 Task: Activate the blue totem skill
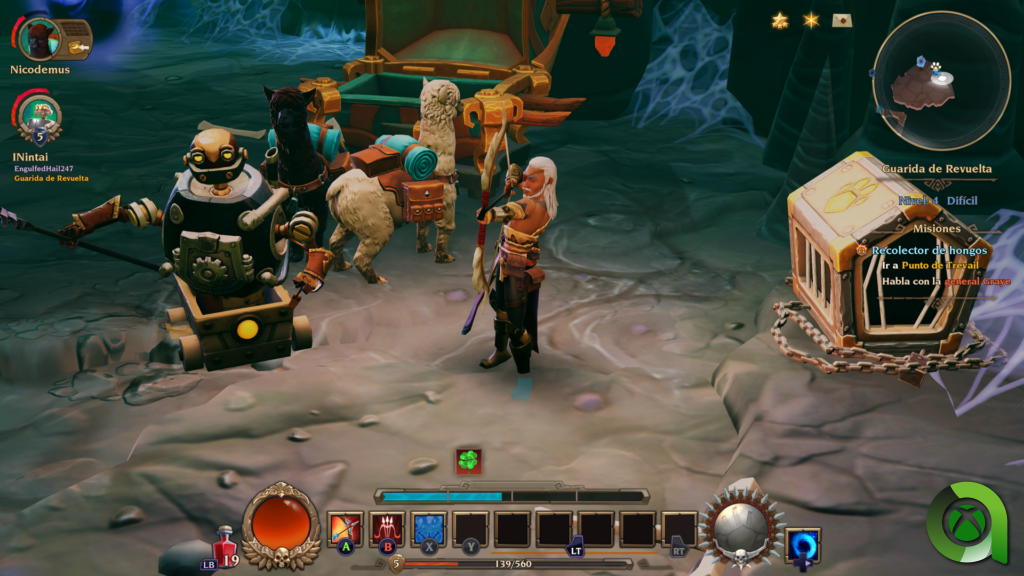tap(429, 529)
